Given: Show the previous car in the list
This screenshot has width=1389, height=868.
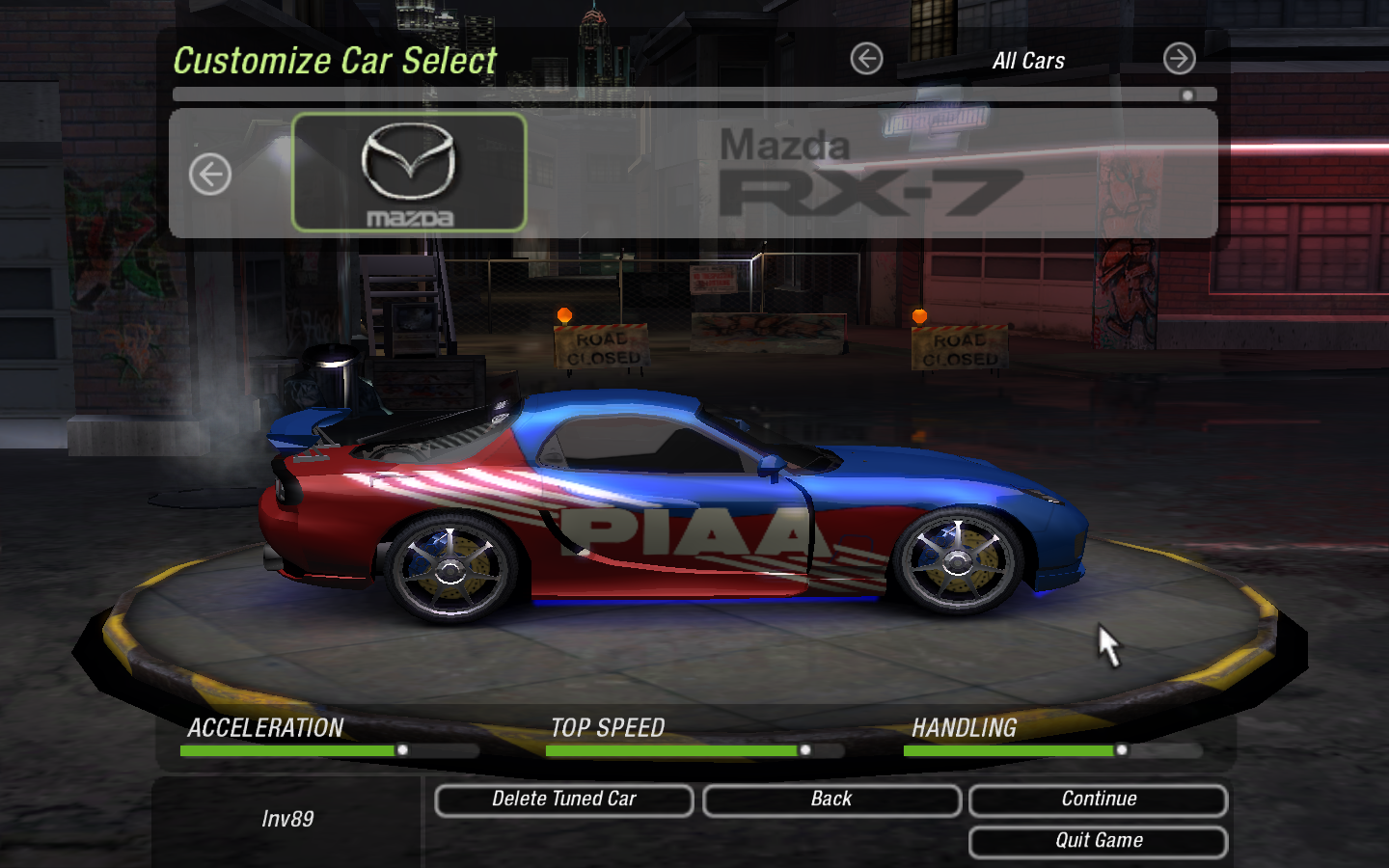Looking at the screenshot, I should [210, 175].
